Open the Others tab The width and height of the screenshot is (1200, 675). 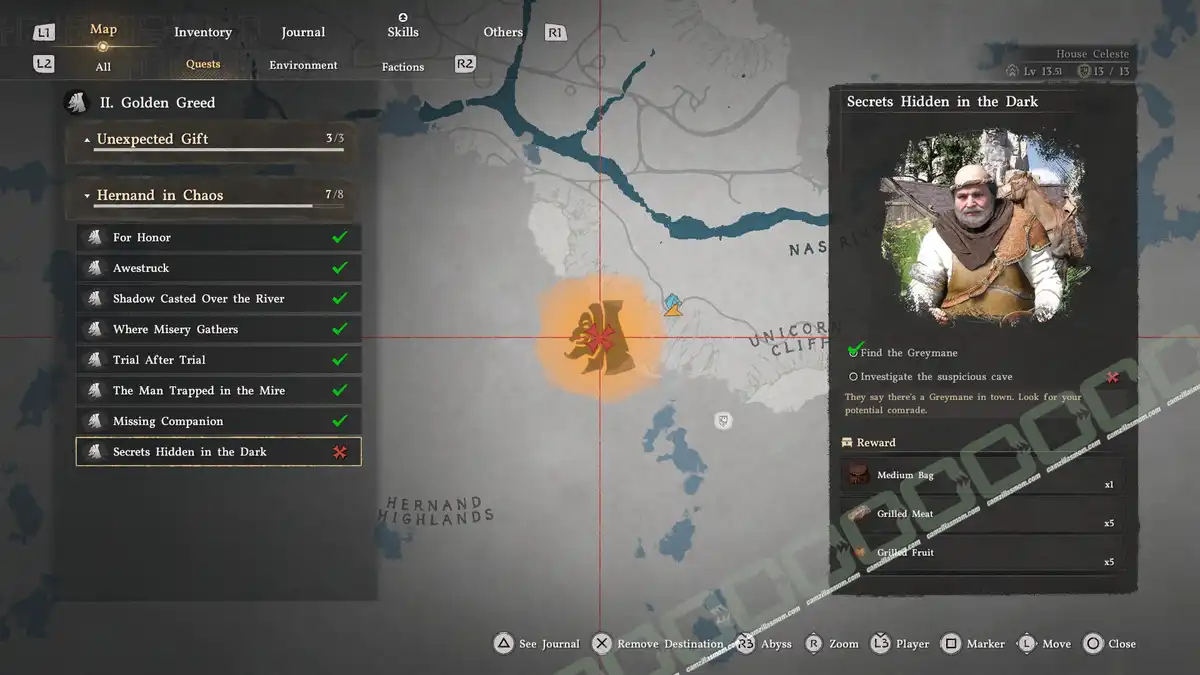point(503,32)
